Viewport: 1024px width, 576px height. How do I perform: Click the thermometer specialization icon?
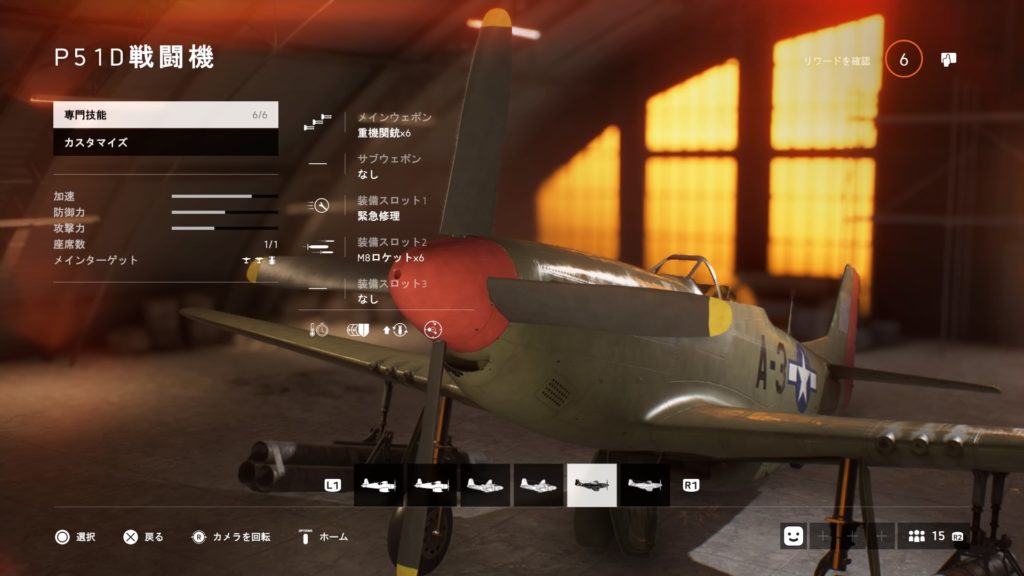coord(319,329)
